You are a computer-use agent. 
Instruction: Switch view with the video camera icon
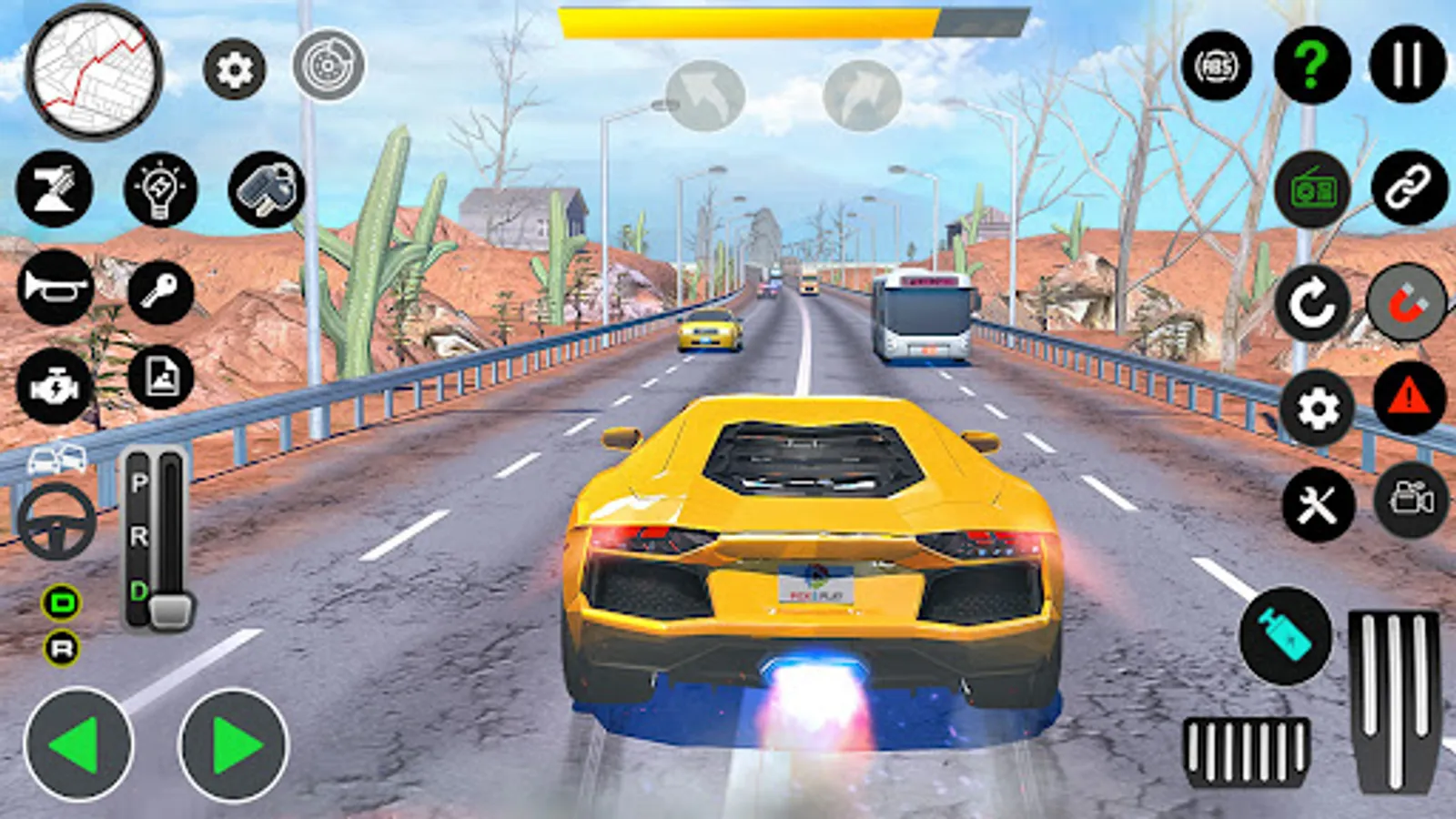[1410, 500]
